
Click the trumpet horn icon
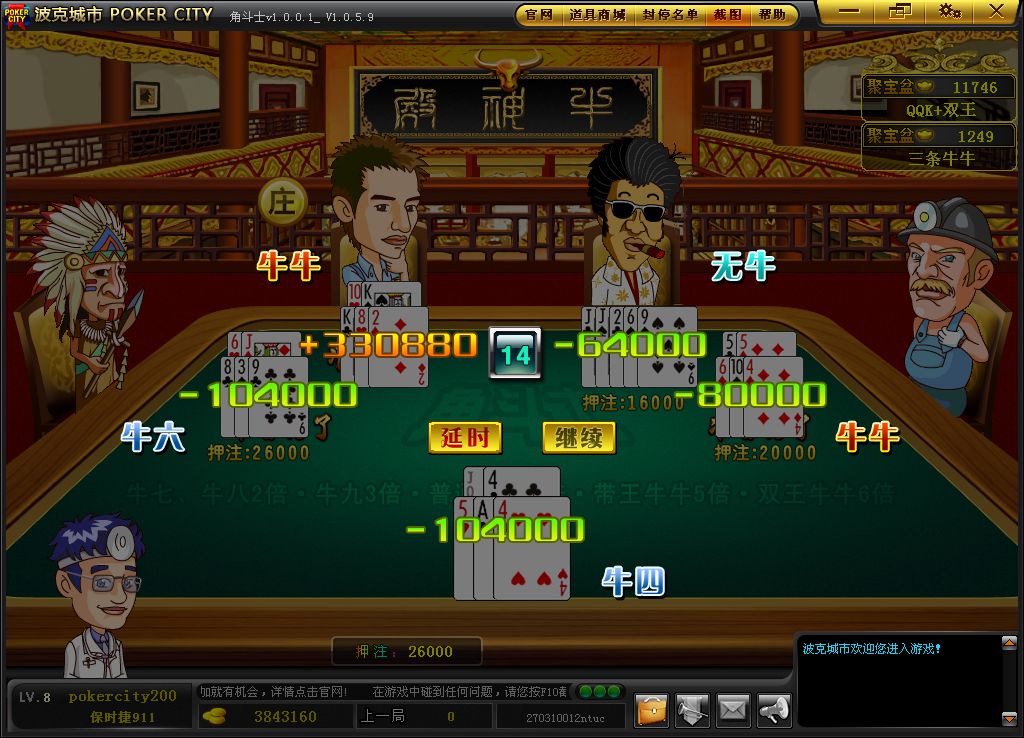[x=692, y=709]
